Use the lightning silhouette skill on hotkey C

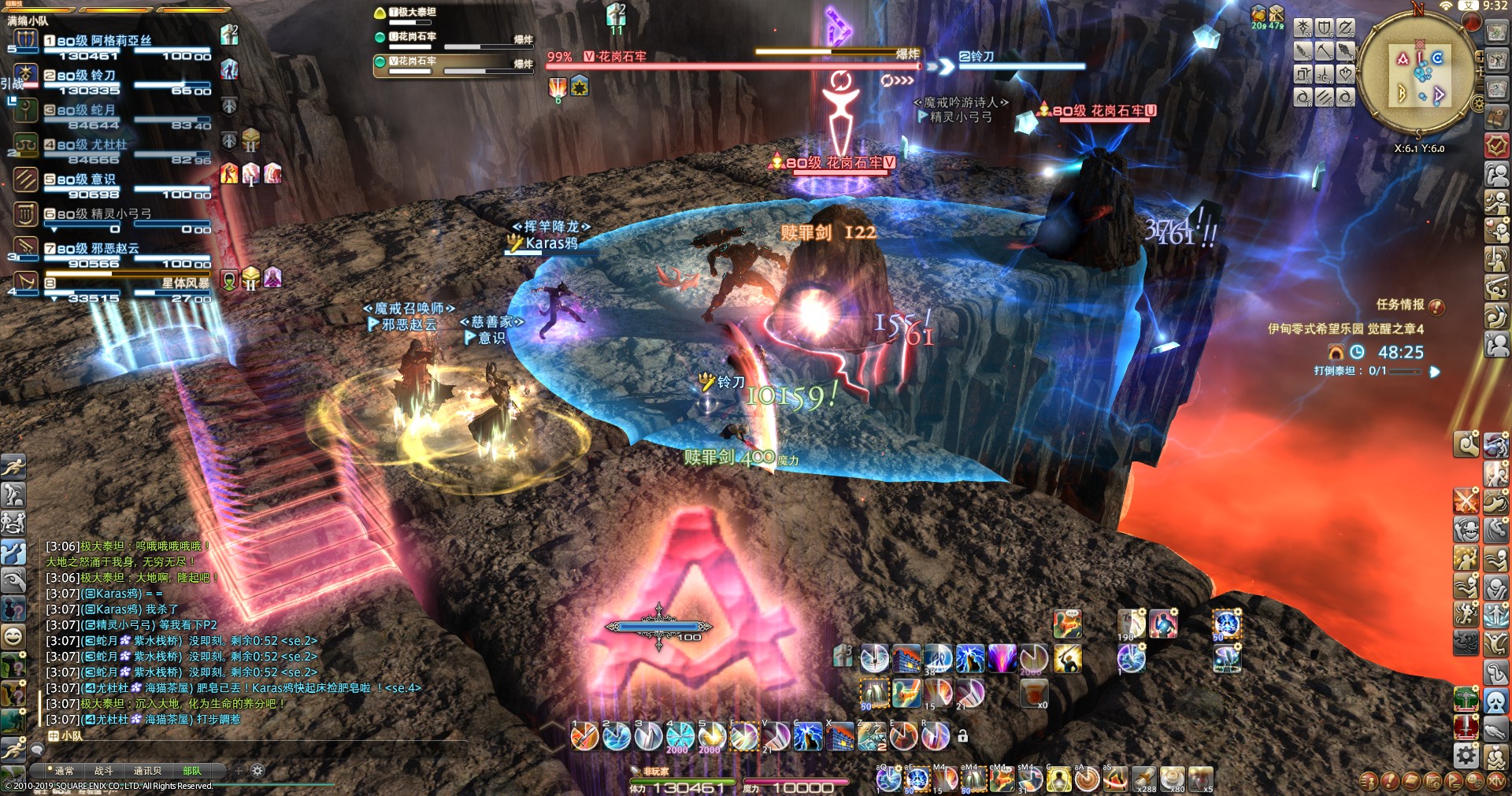tap(808, 737)
